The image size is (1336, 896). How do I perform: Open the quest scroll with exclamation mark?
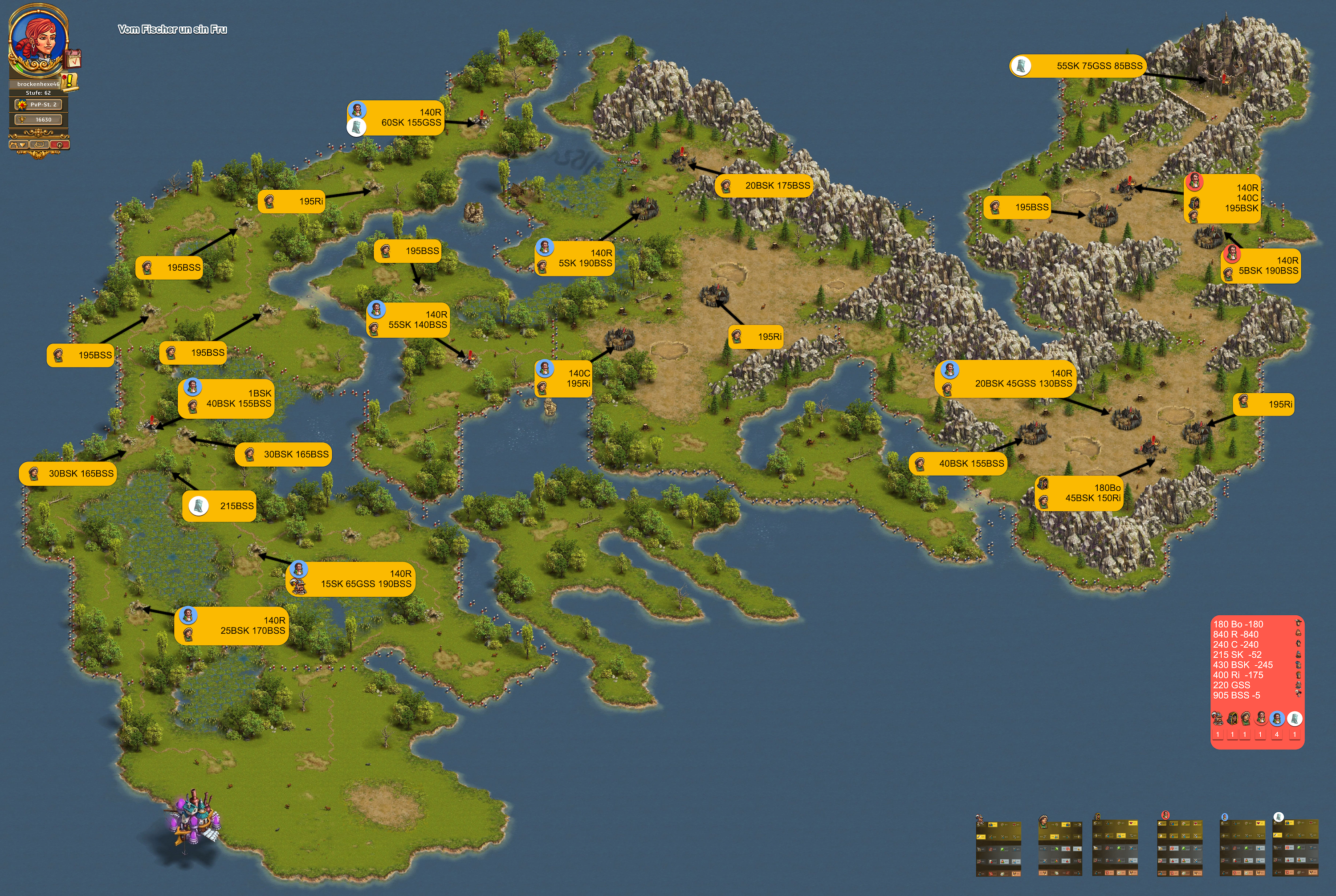(x=69, y=81)
